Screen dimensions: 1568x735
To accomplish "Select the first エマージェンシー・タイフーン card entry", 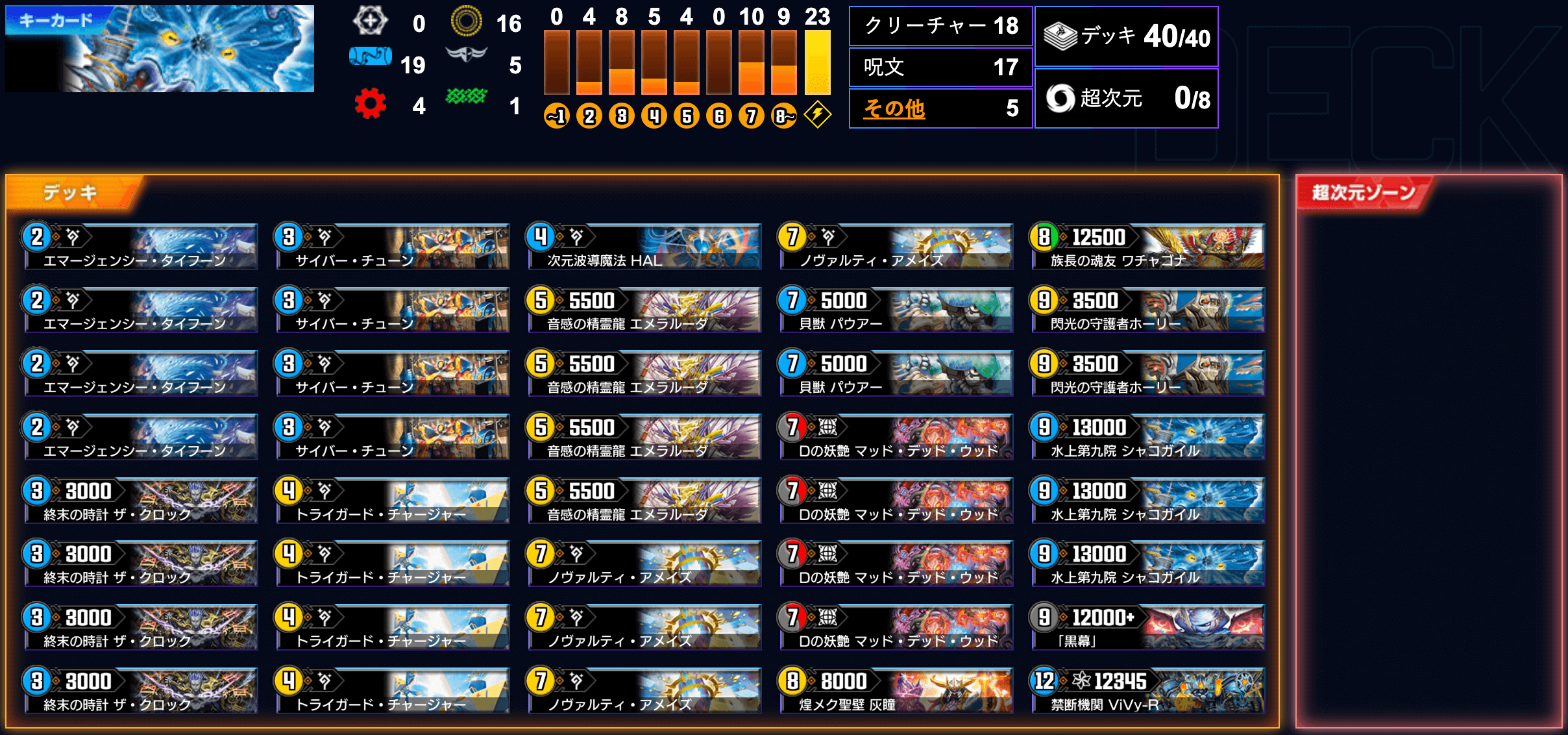I will tap(140, 245).
